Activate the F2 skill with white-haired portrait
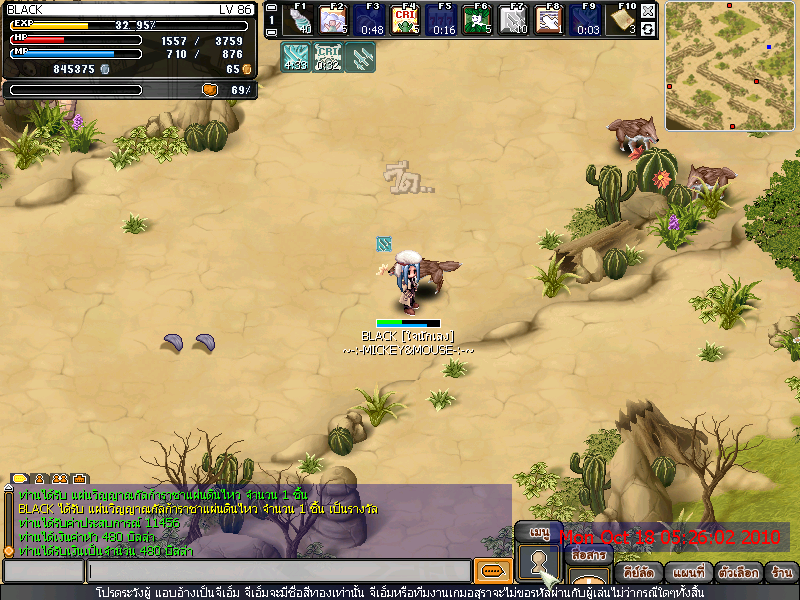The width and height of the screenshot is (800, 600). [335, 20]
